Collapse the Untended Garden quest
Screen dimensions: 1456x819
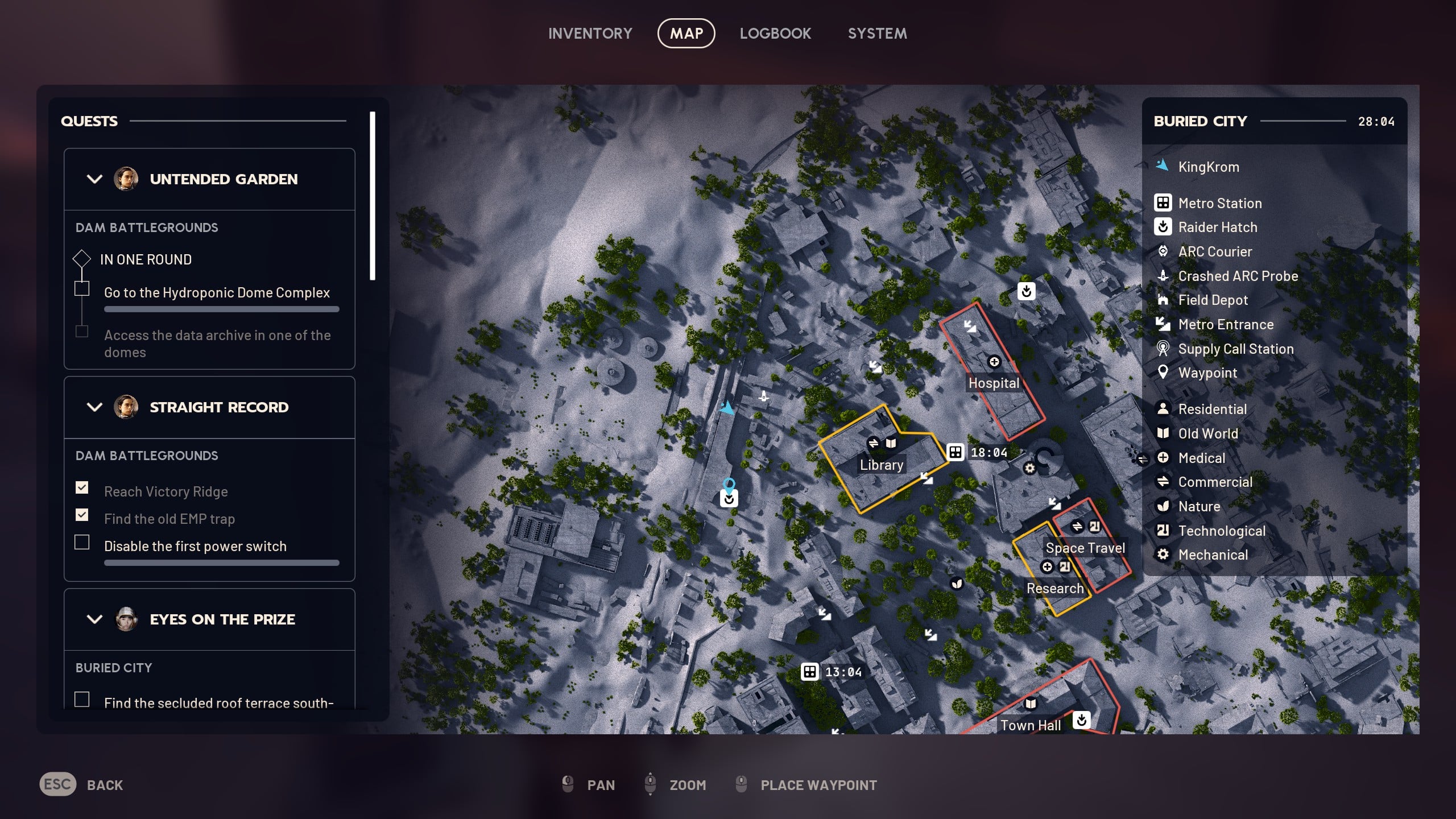(95, 179)
